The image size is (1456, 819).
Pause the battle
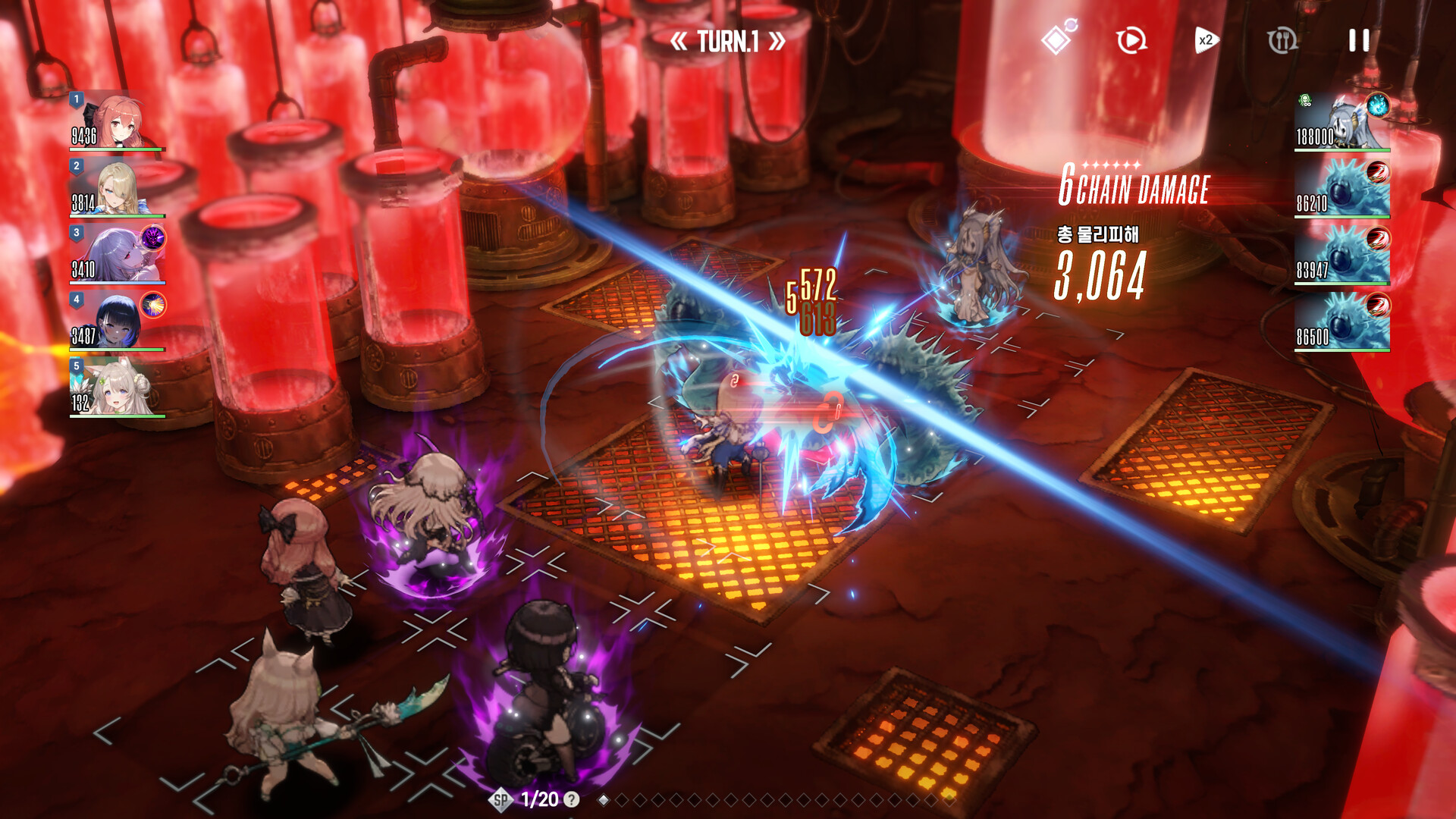(x=1359, y=41)
